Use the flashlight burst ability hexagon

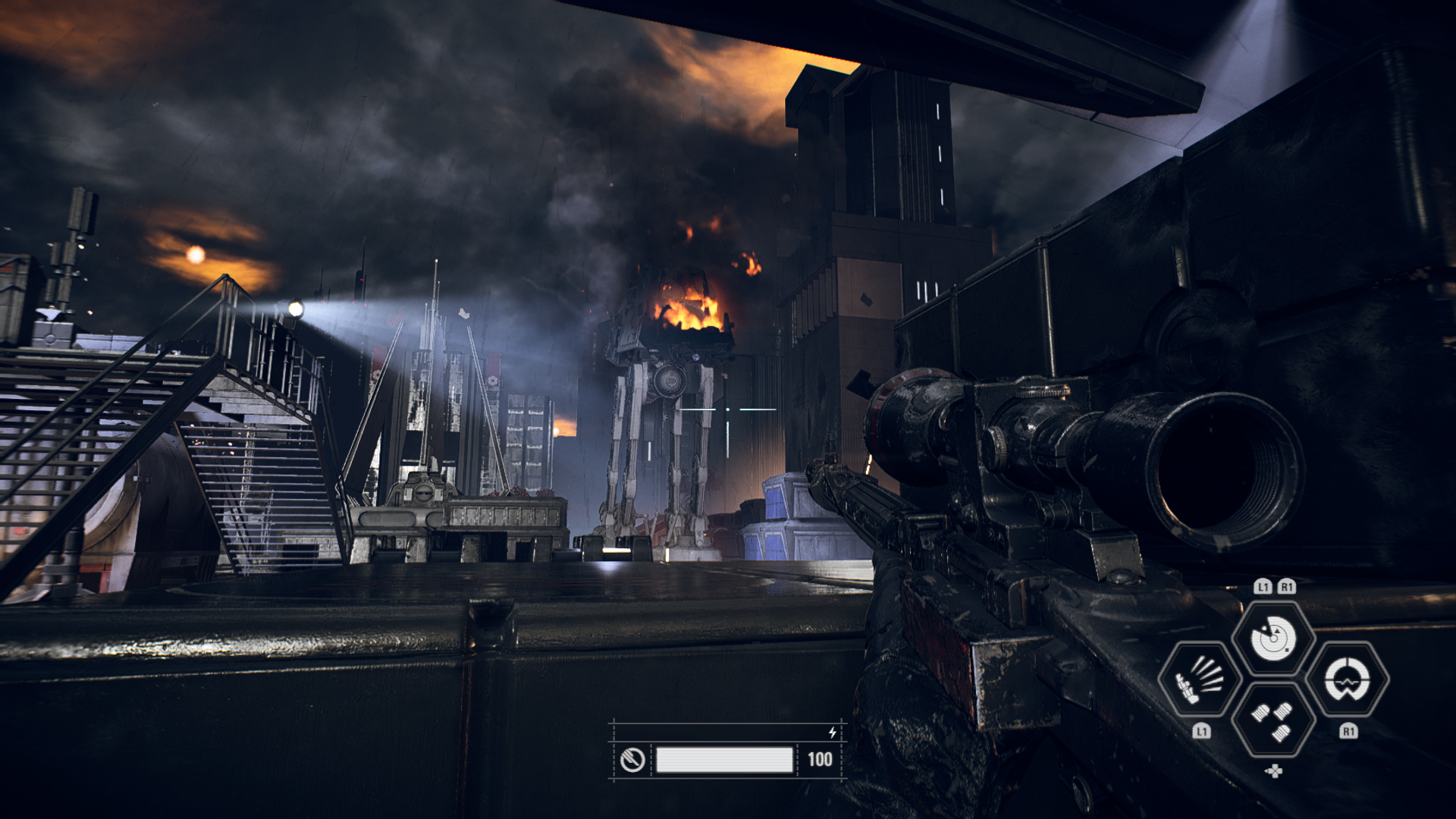tap(1200, 679)
